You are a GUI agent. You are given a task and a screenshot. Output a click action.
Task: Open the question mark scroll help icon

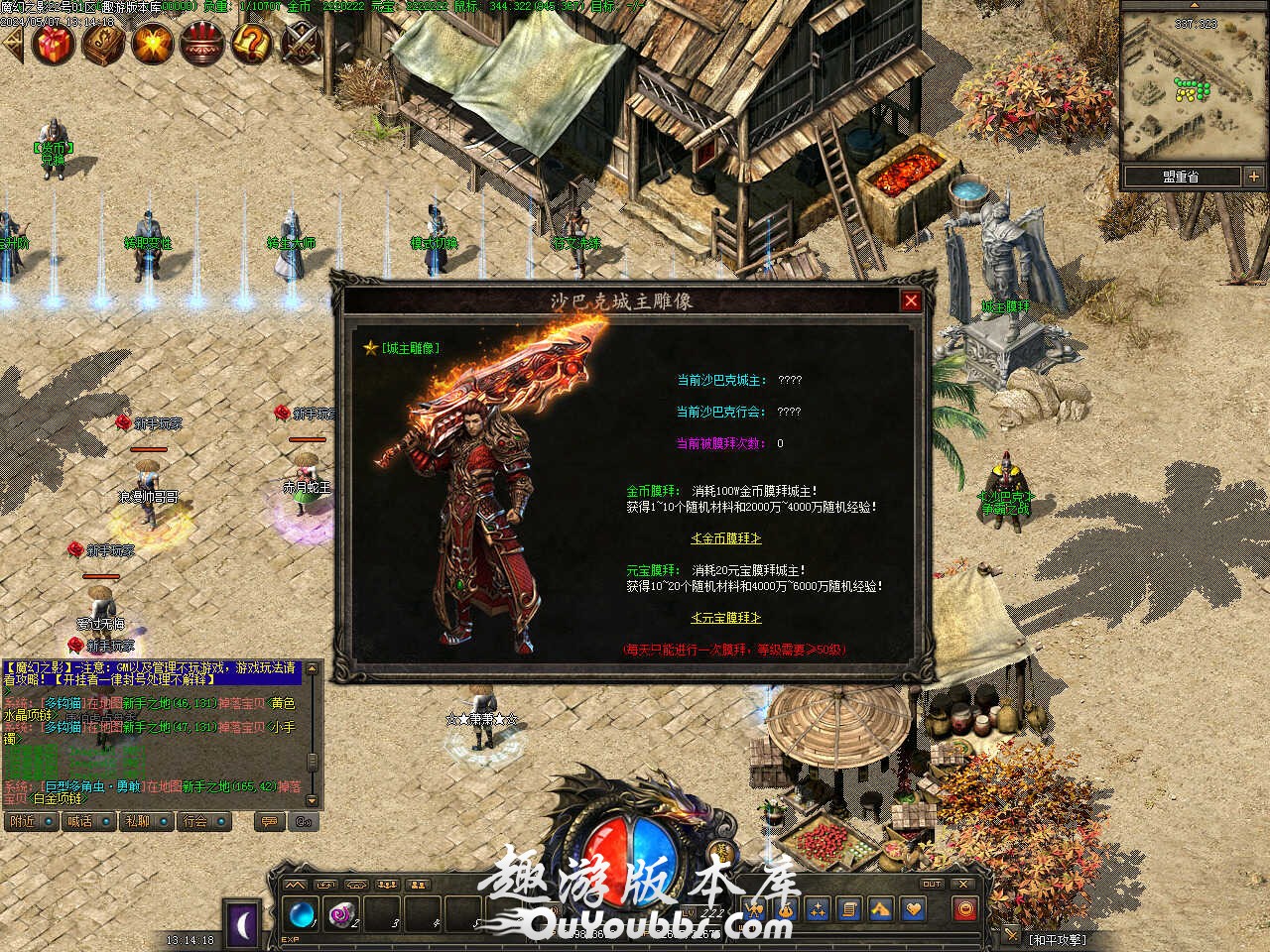251,43
